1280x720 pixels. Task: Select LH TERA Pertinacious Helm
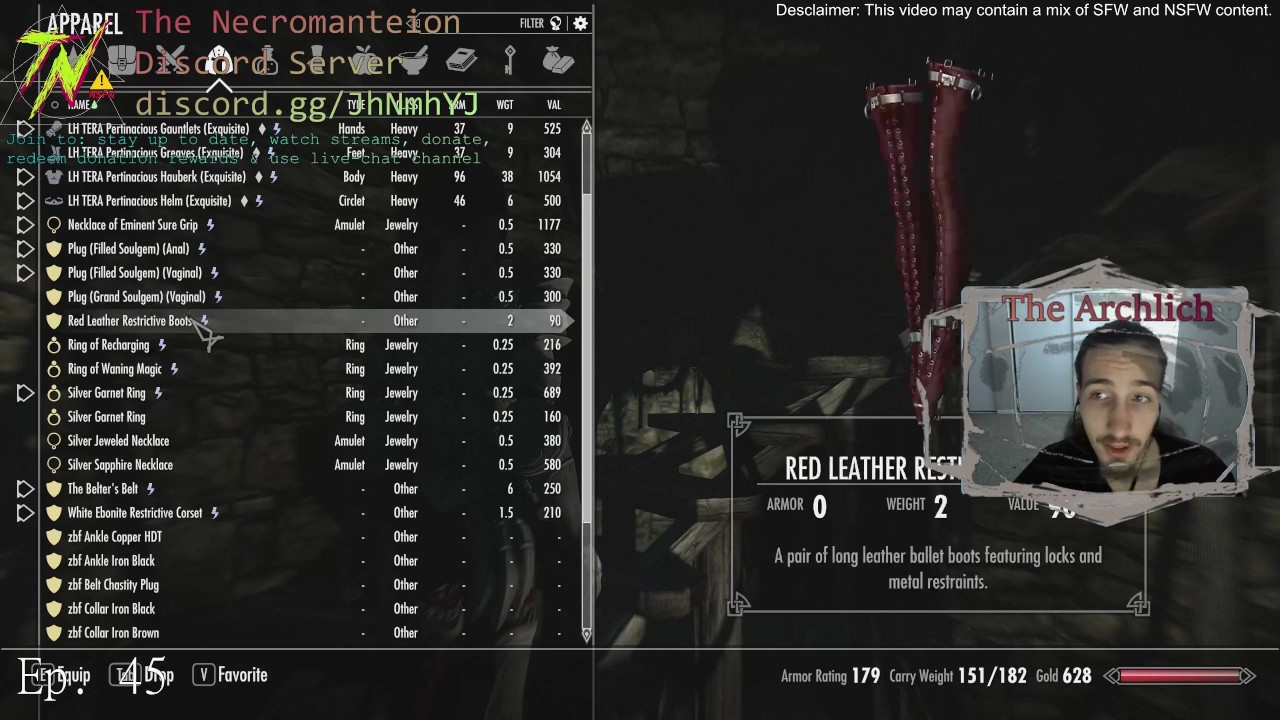[149, 201]
